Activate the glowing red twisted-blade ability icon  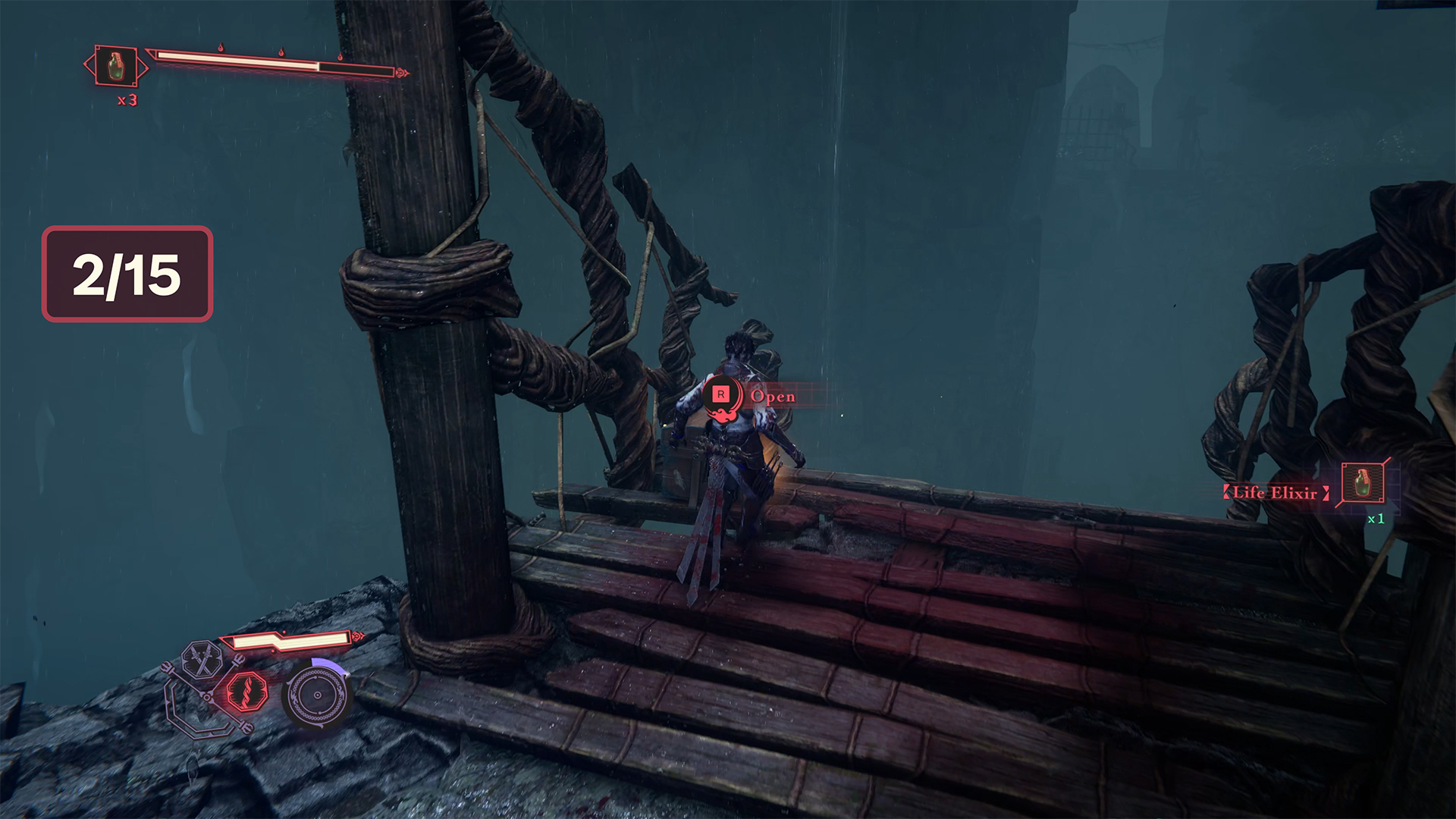(x=247, y=691)
